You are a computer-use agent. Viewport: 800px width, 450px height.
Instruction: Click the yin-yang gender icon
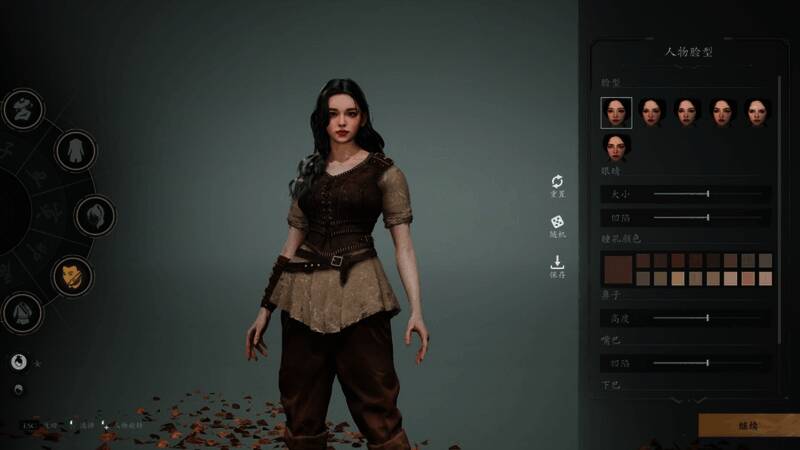point(18,362)
